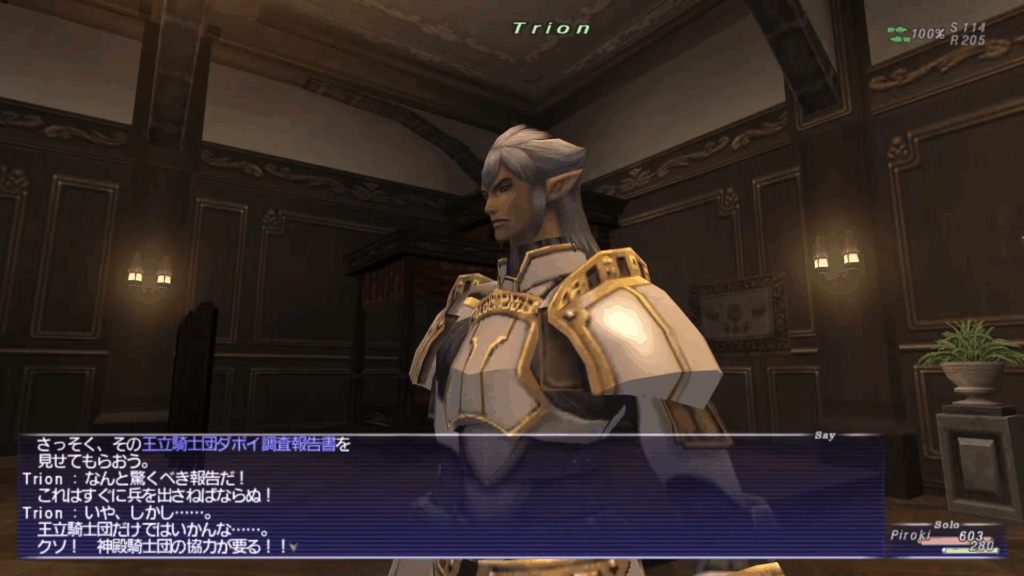Click the Say chat mode label
1024x576 pixels.
825,435
